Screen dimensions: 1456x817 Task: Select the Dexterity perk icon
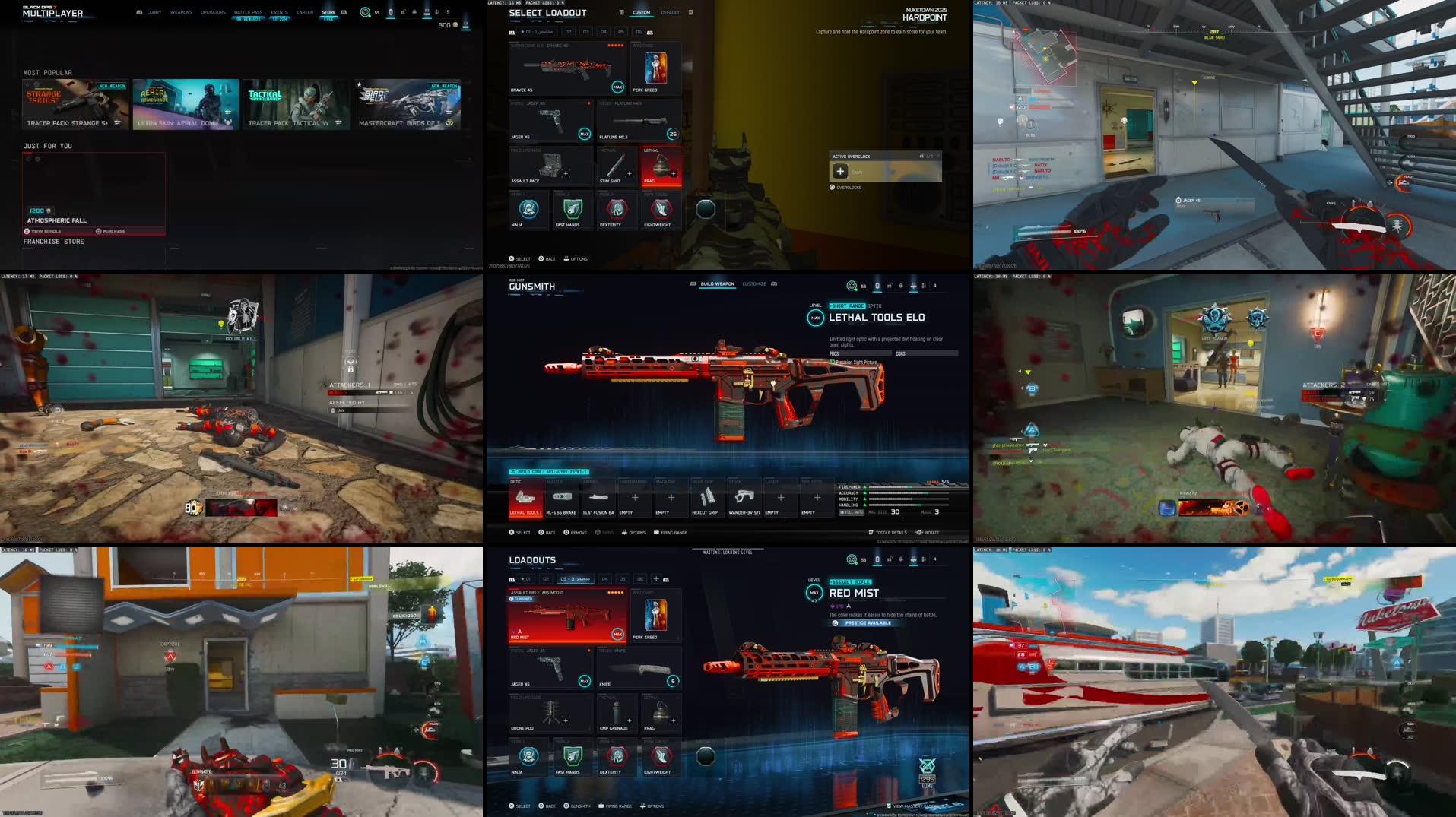tap(617, 211)
